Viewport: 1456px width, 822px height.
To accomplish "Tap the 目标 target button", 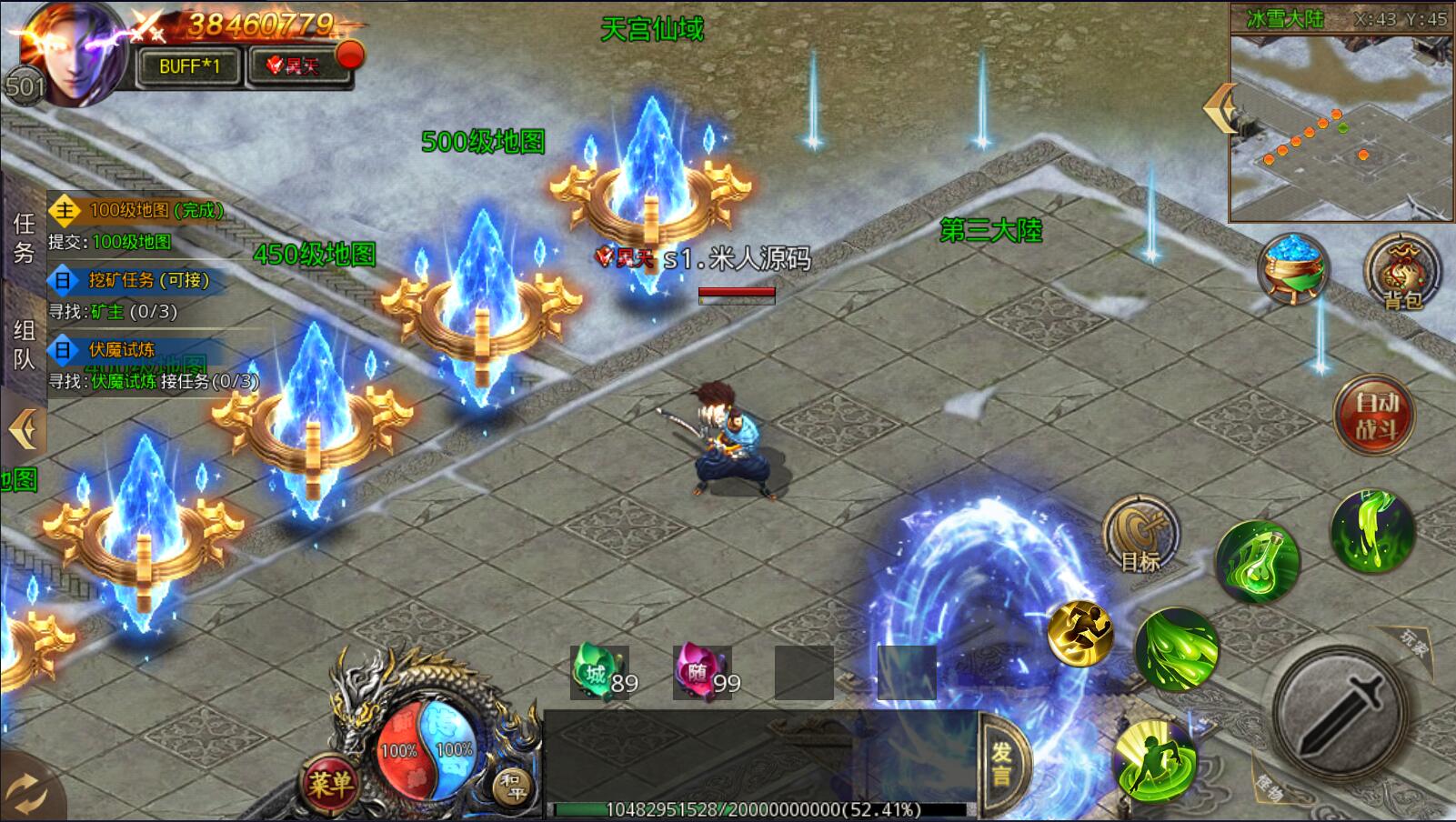I will coord(1140,536).
